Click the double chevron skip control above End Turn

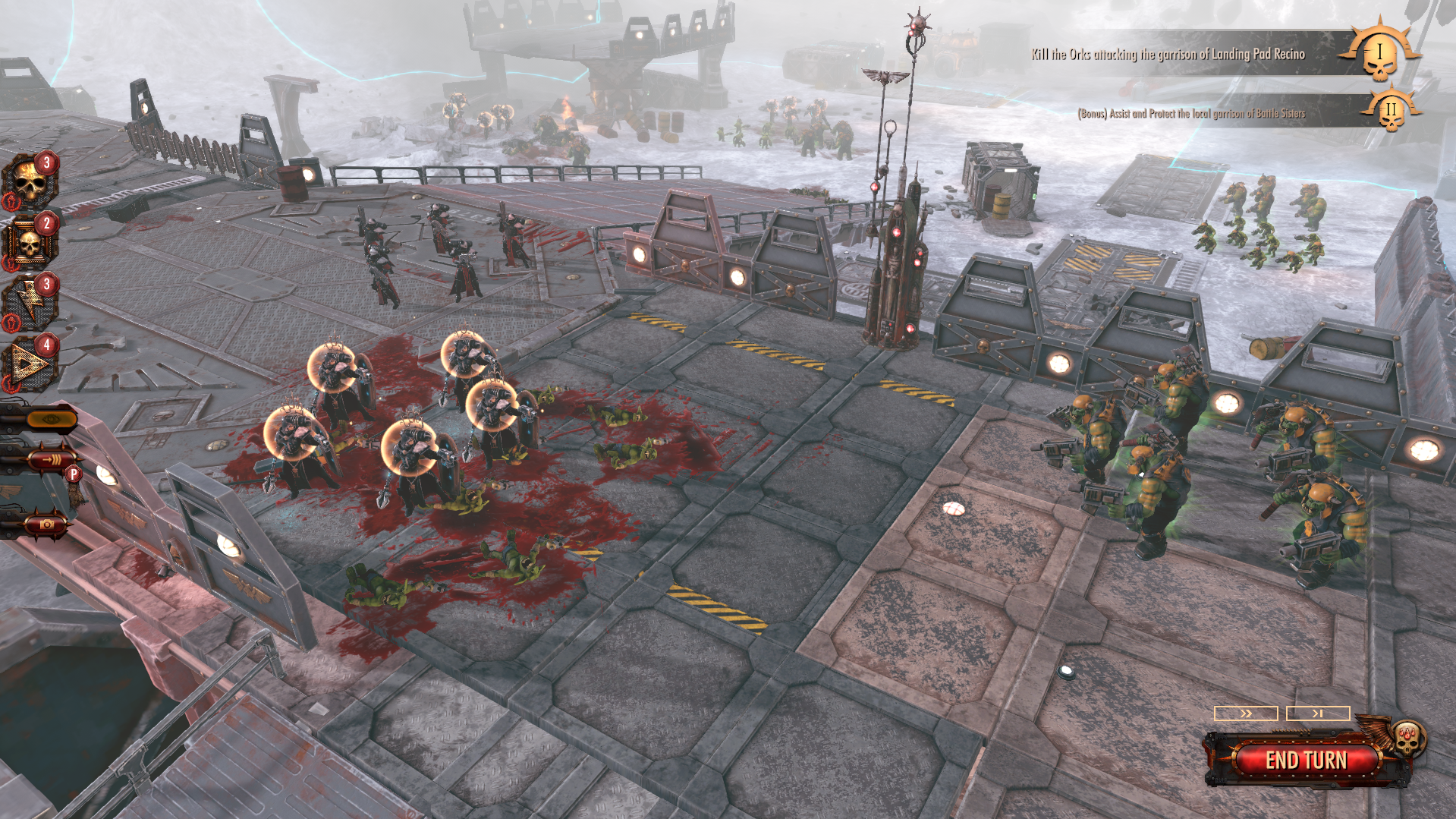click(1244, 713)
